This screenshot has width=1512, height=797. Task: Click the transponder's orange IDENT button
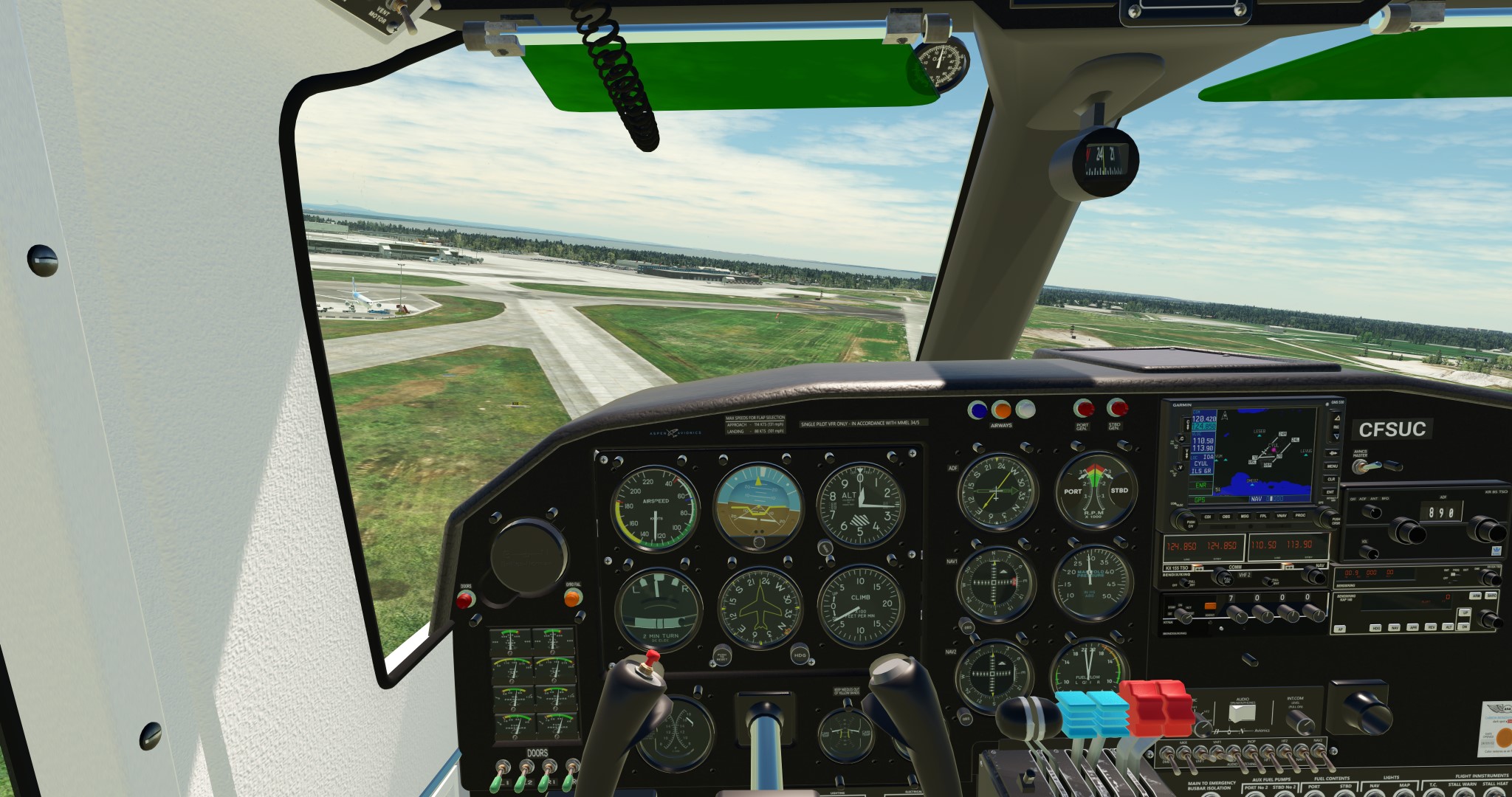point(1210,607)
